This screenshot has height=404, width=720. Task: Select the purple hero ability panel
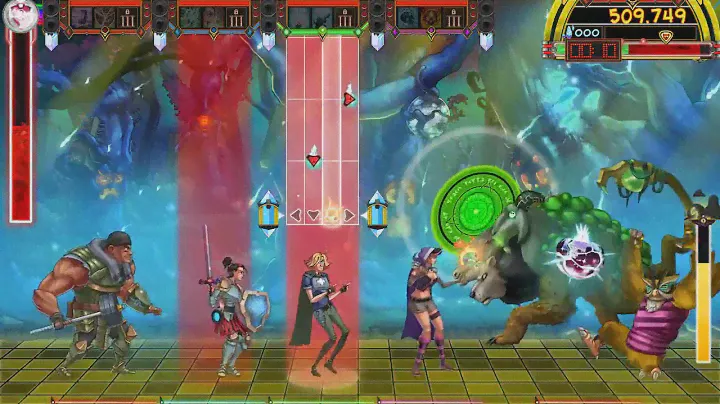430,17
